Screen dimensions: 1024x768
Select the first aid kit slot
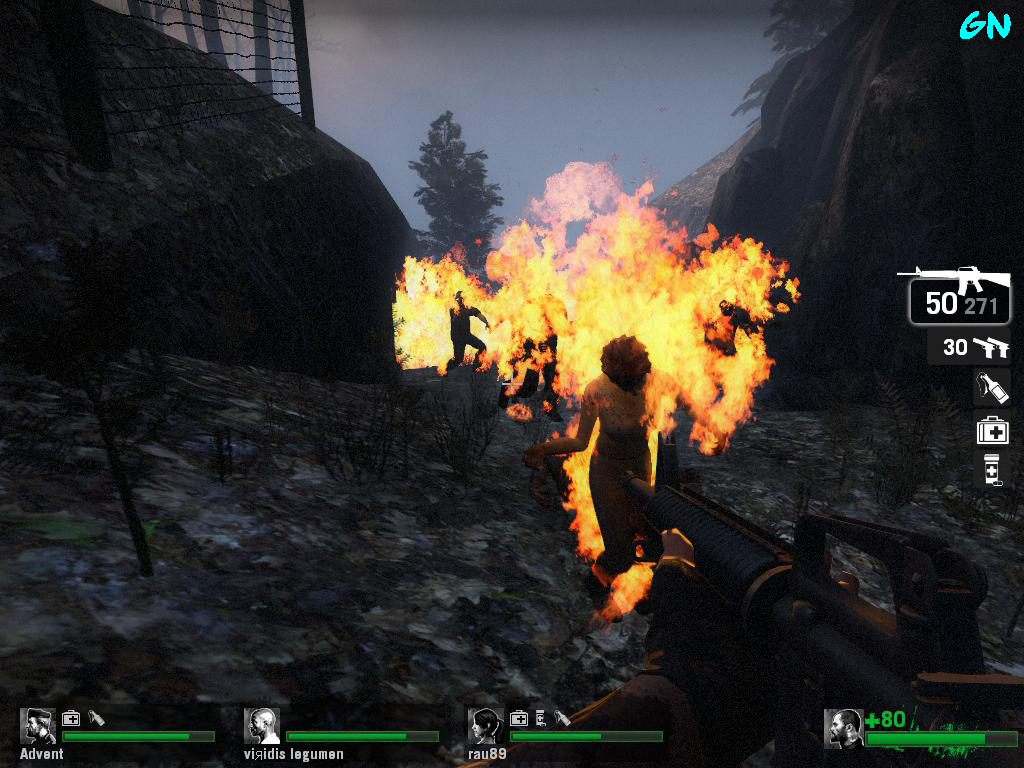tap(992, 430)
